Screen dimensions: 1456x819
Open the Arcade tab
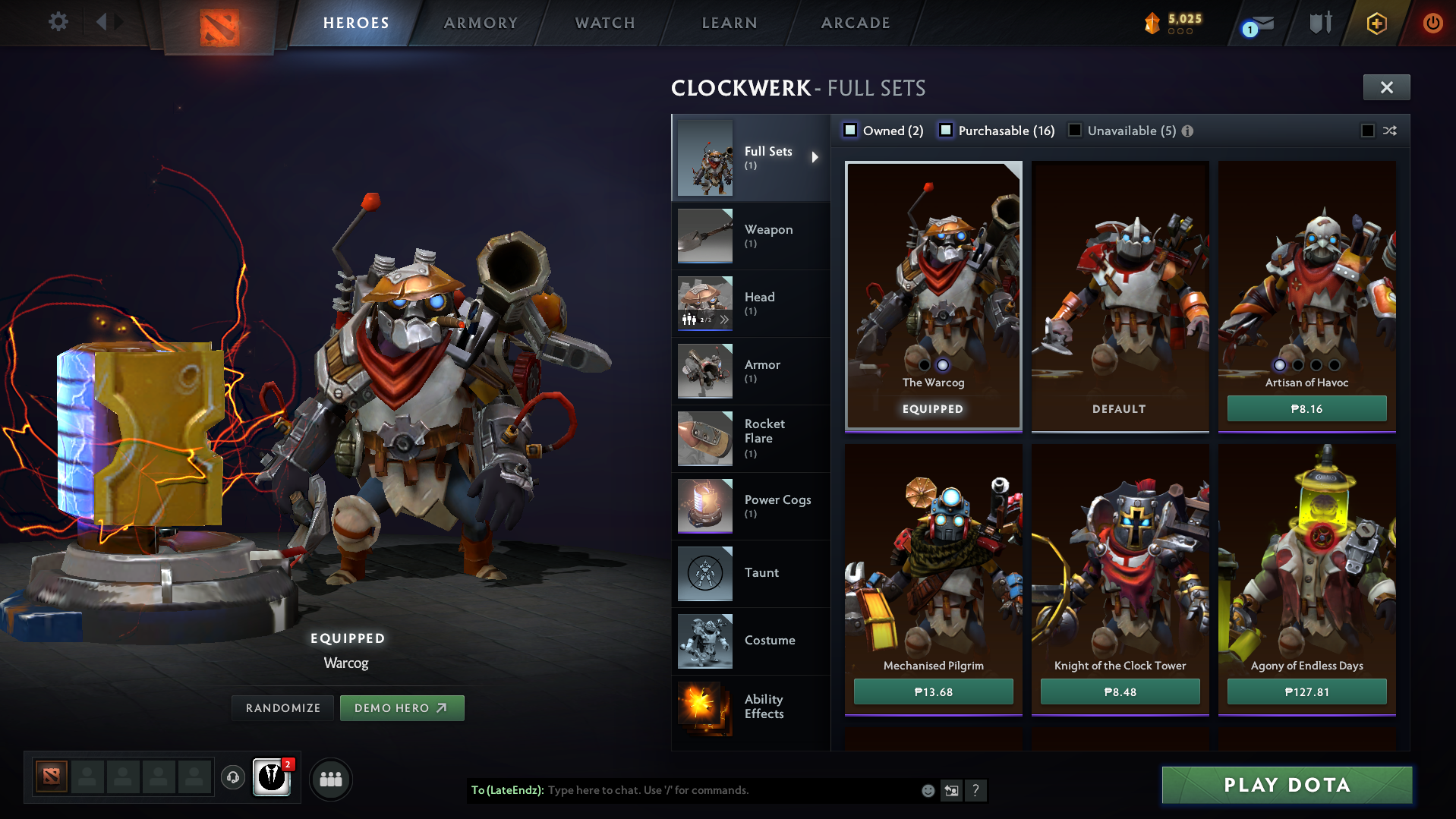click(856, 23)
